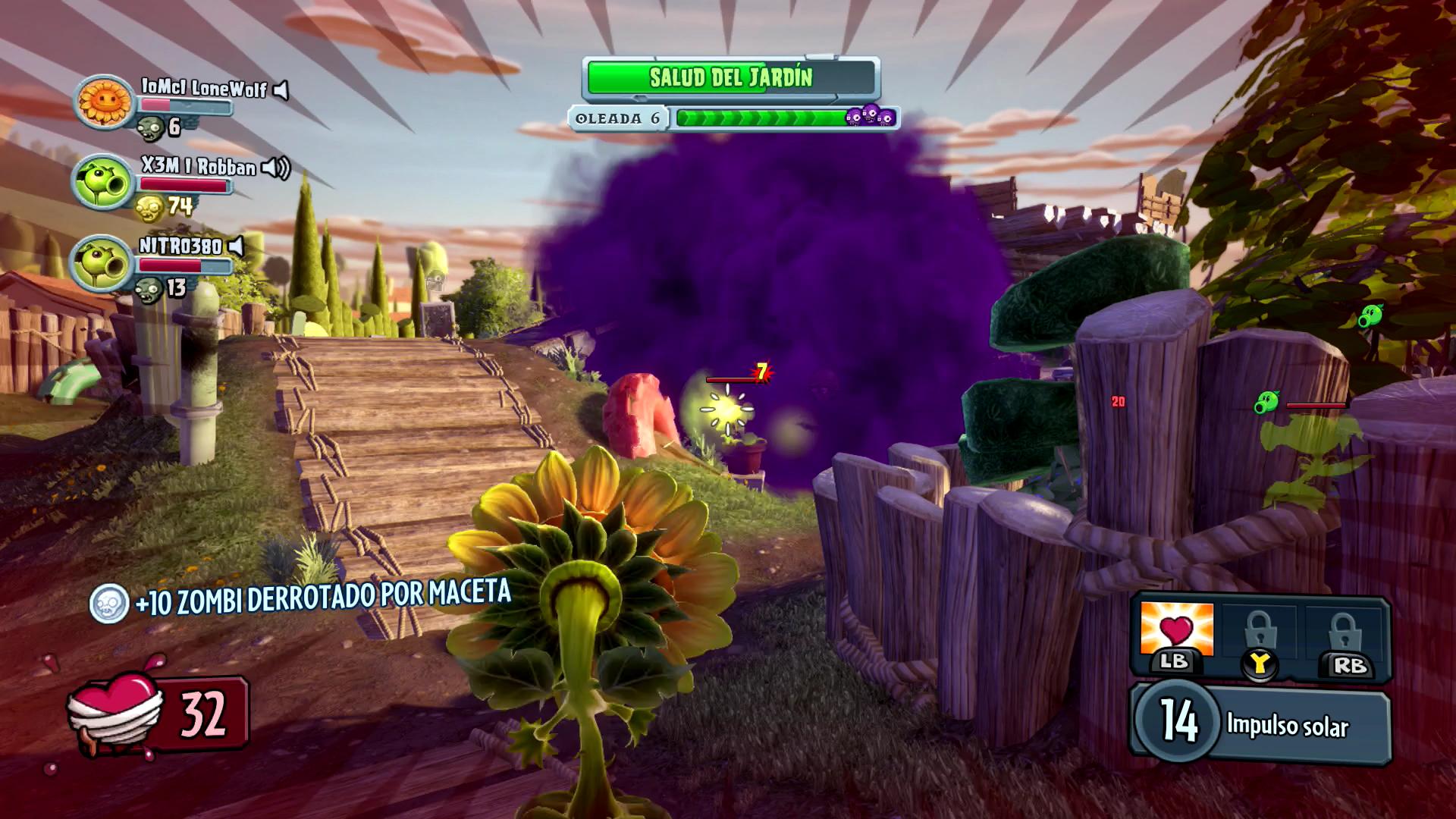This screenshot has height=819, width=1456.
Task: Activate the heart heal beam ability
Action: click(1176, 631)
